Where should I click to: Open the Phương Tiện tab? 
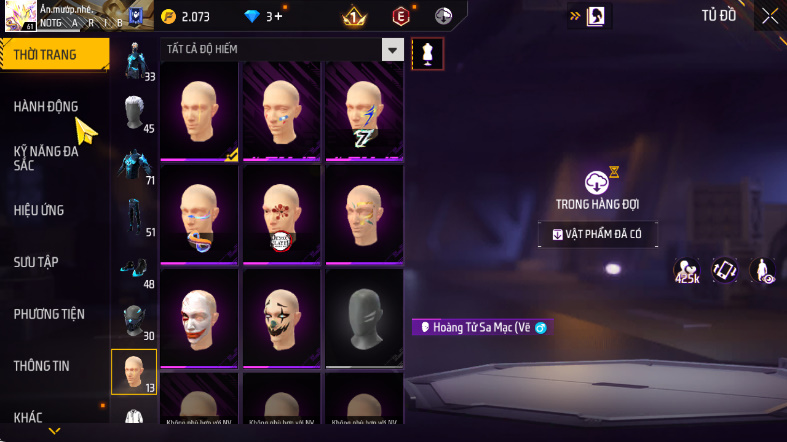pos(49,314)
